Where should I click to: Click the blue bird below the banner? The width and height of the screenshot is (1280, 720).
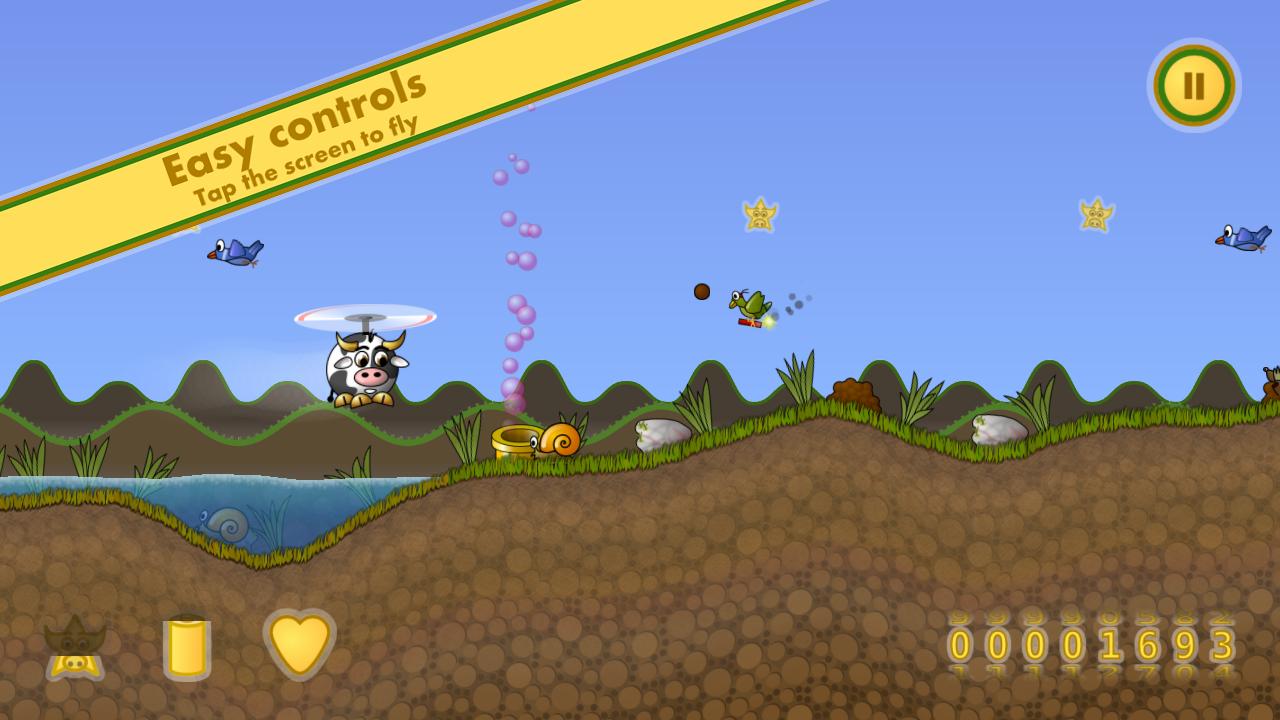click(235, 253)
